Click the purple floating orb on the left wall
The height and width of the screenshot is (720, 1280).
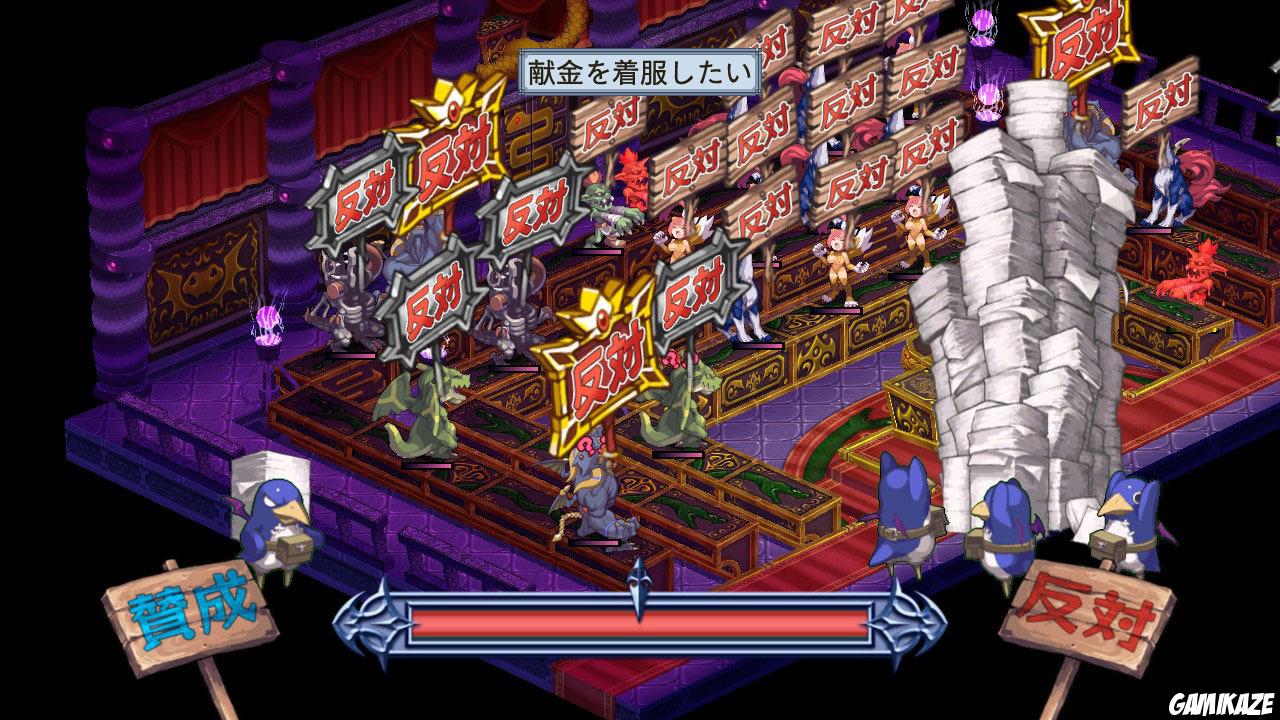[x=266, y=318]
